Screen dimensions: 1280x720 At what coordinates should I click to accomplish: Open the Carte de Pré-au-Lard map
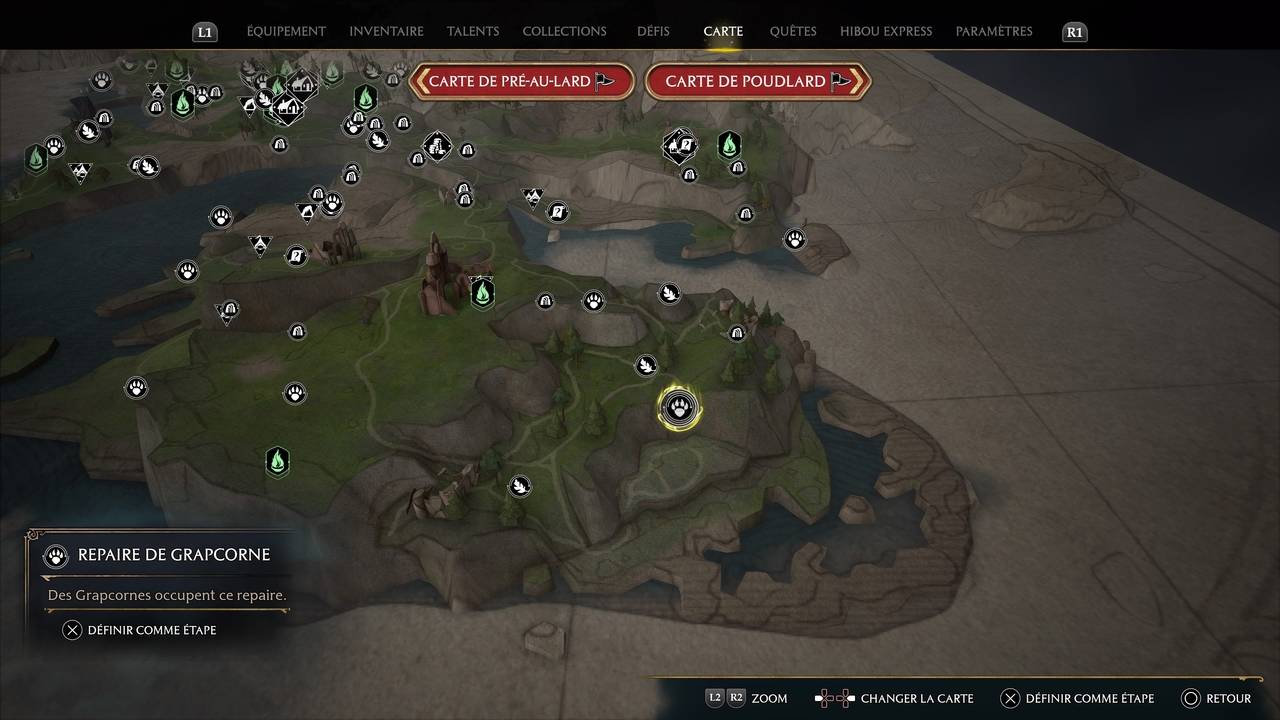click(522, 82)
